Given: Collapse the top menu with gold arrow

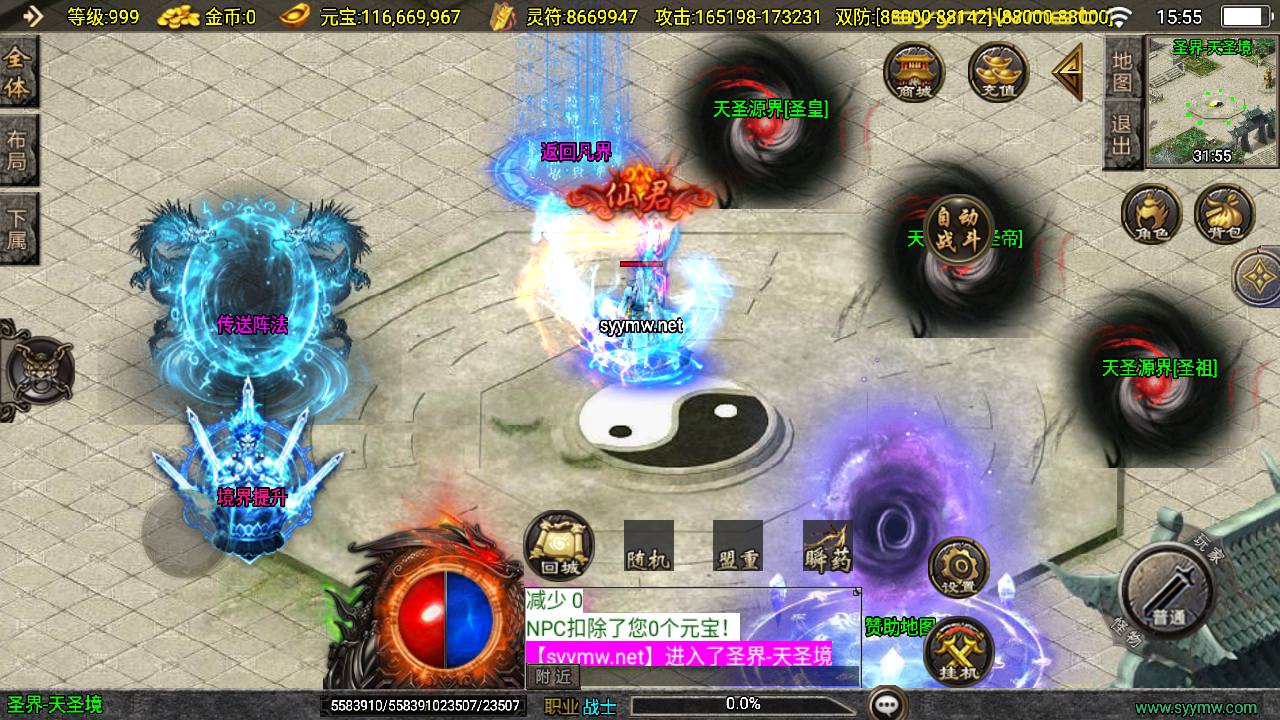Looking at the screenshot, I should (1068, 72).
